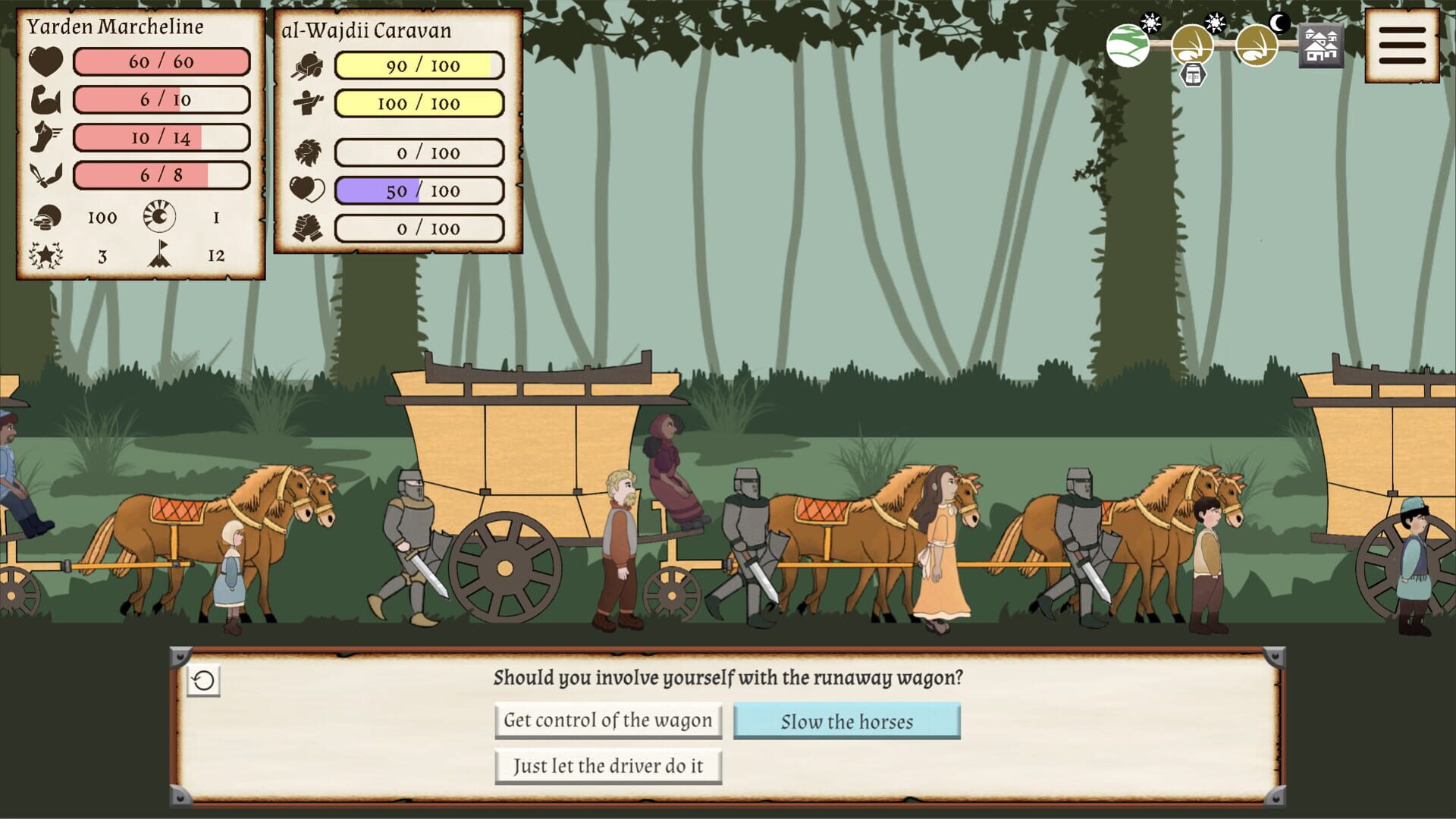Click the muscle strength stat icon
The height and width of the screenshot is (819, 1456).
[45, 99]
